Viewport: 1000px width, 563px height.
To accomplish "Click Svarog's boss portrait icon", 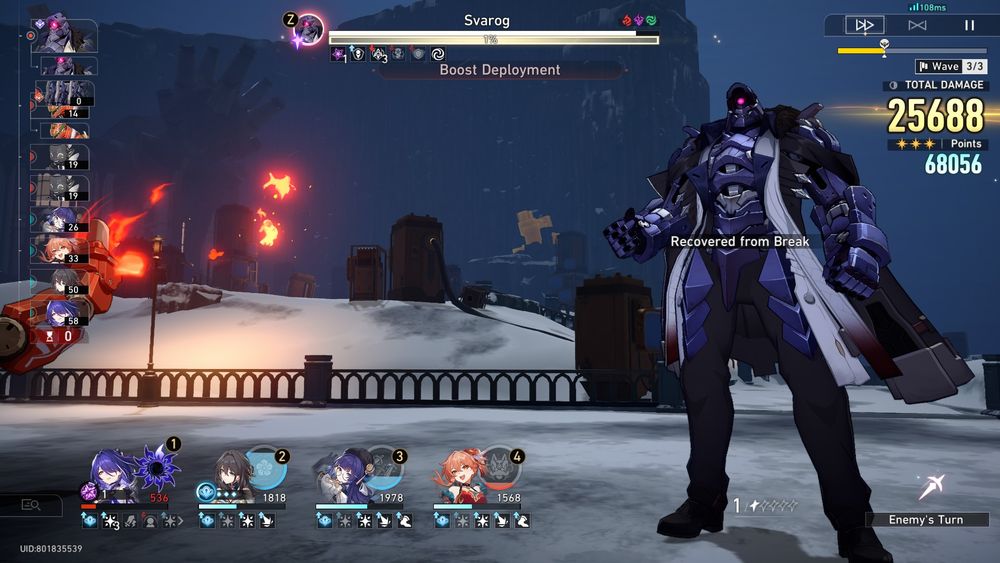I will (308, 30).
